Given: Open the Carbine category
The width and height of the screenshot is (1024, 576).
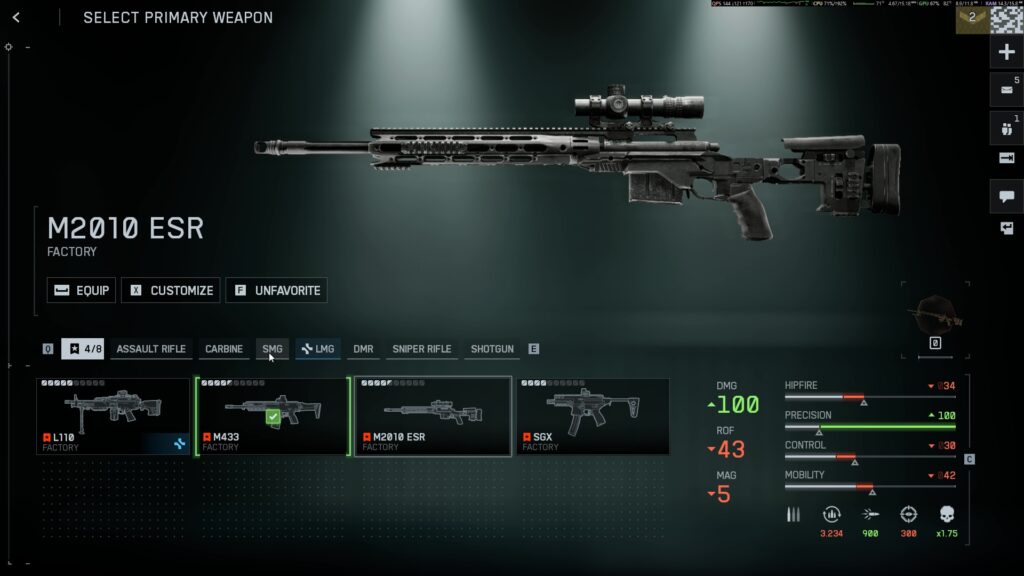Looking at the screenshot, I should tap(224, 349).
